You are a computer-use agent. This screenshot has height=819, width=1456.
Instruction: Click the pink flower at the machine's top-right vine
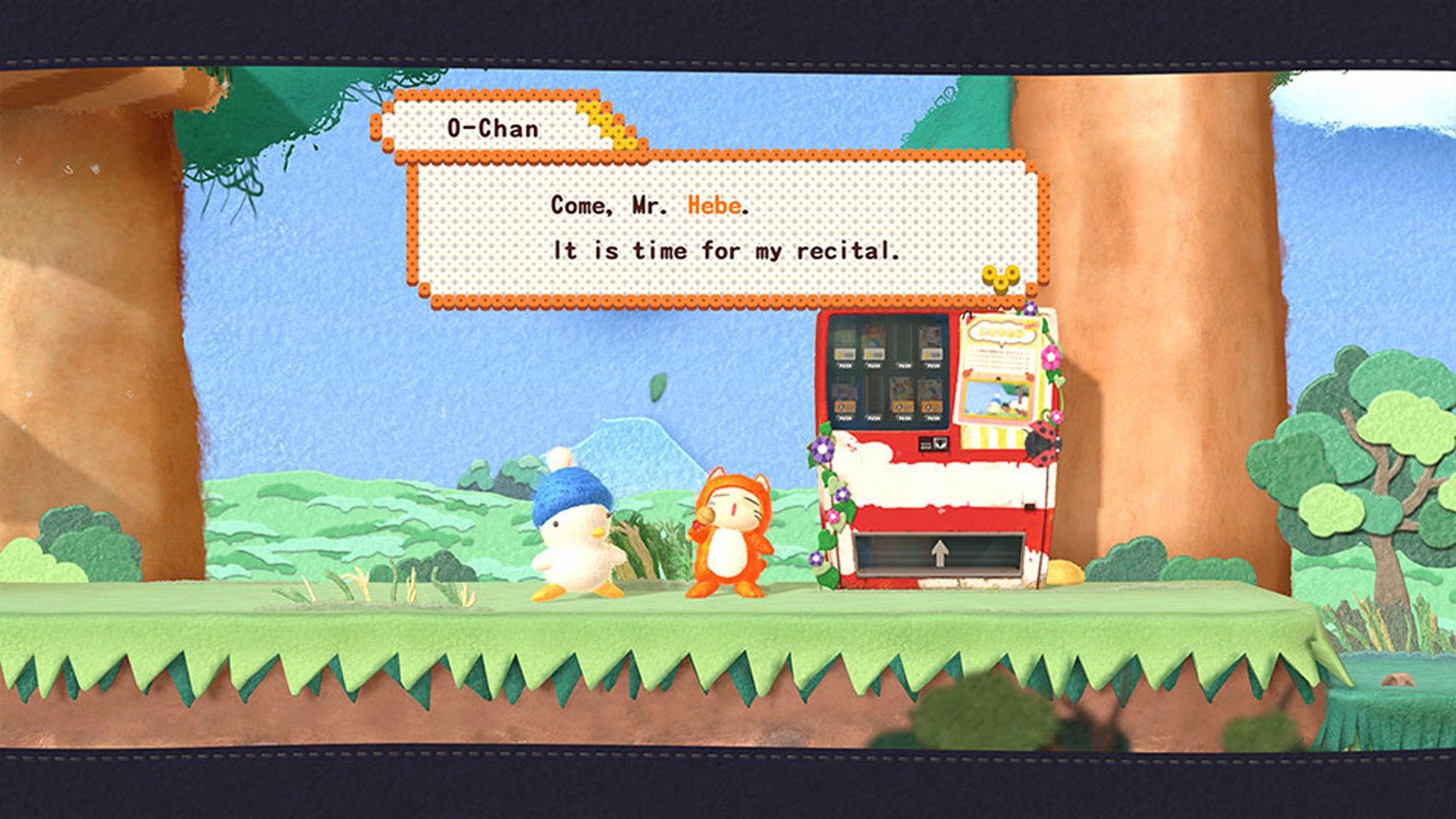(x=1050, y=356)
